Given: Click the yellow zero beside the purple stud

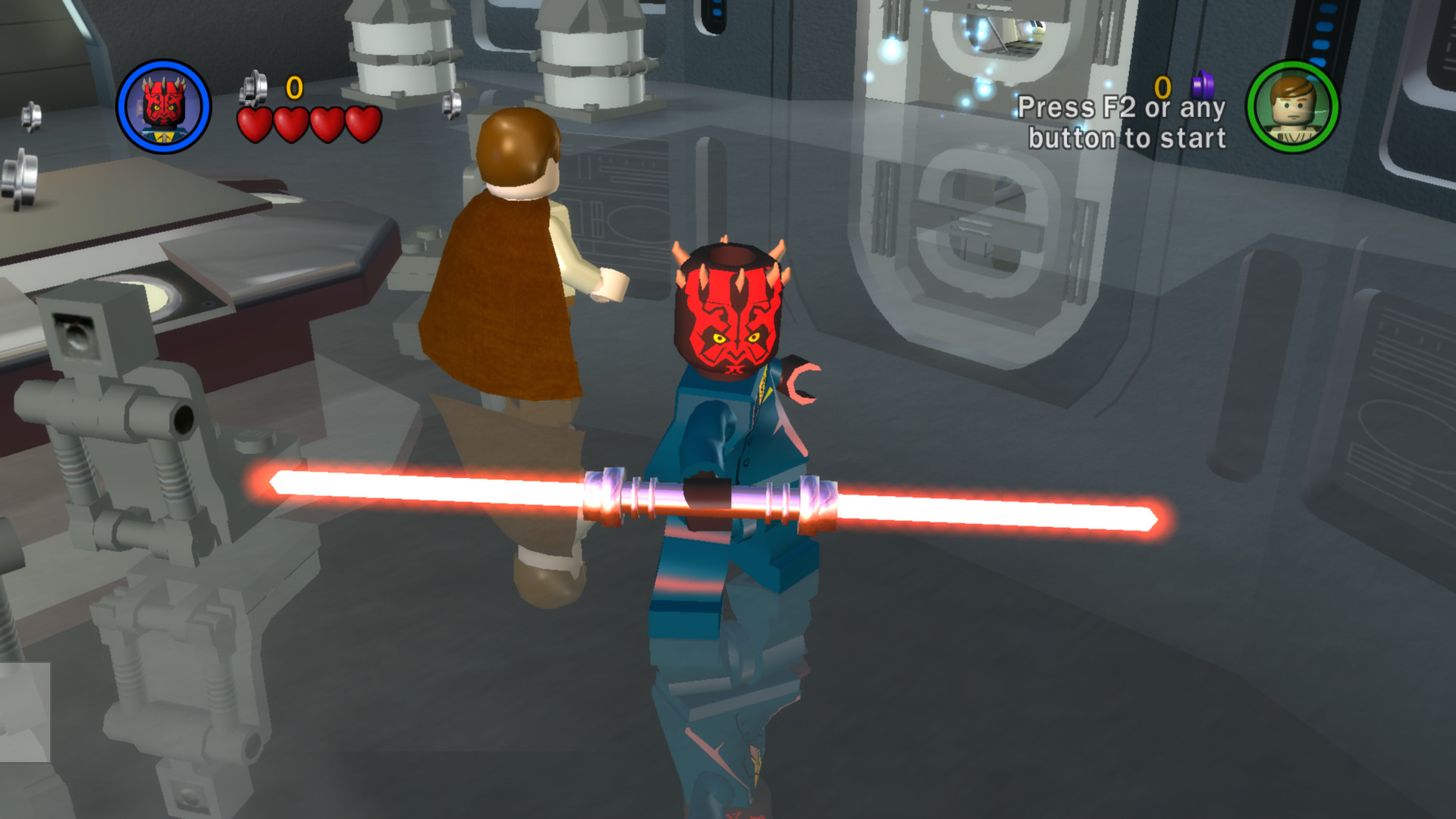Looking at the screenshot, I should [x=1163, y=86].
